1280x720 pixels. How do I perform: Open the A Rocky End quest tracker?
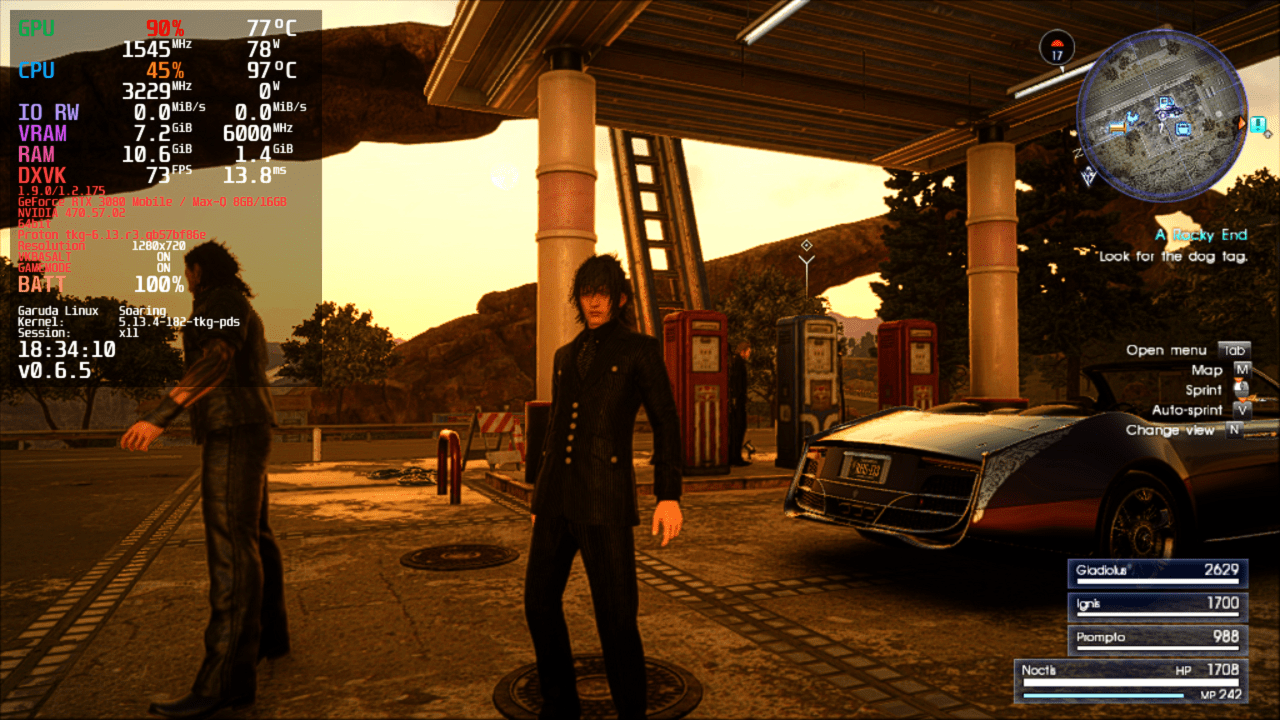[x=1200, y=235]
